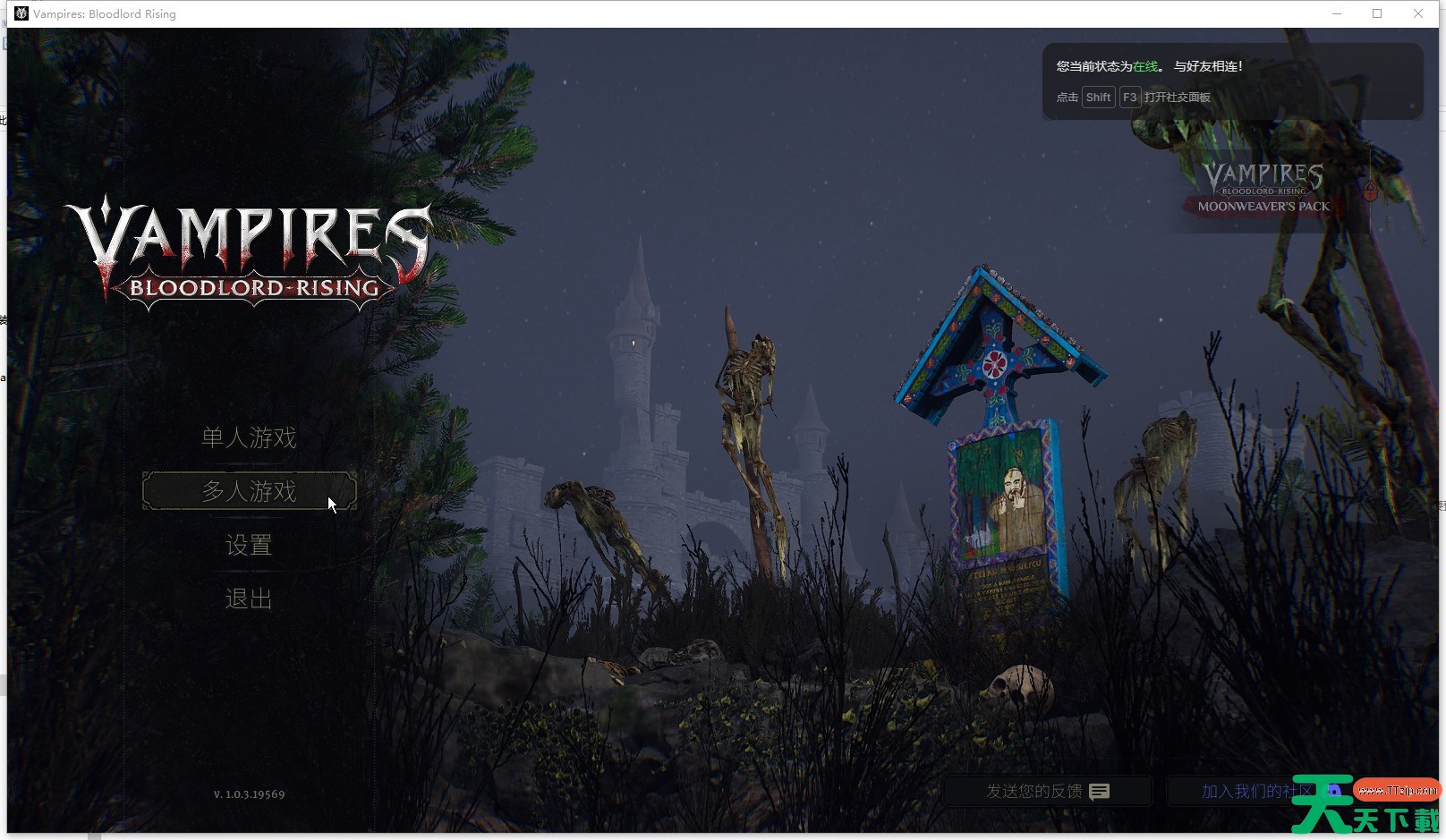This screenshot has height=840, width=1446.
Task: Close the game window
Action: point(1418,13)
